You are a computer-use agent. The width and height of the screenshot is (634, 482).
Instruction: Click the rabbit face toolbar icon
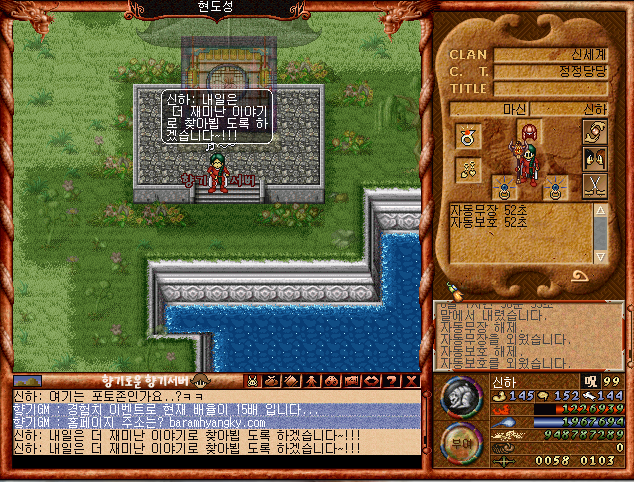click(x=254, y=381)
